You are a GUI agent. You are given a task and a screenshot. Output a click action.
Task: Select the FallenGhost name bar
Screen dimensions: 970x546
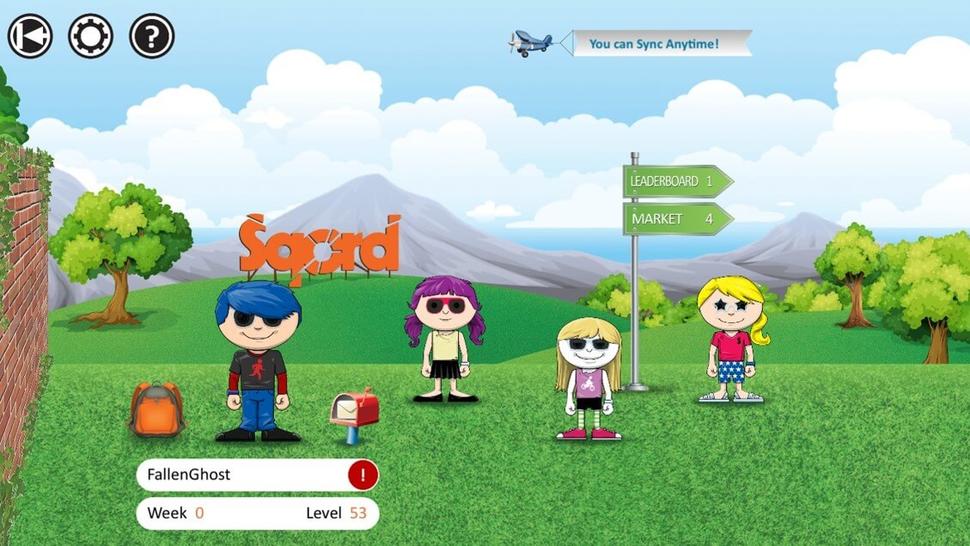(x=240, y=475)
